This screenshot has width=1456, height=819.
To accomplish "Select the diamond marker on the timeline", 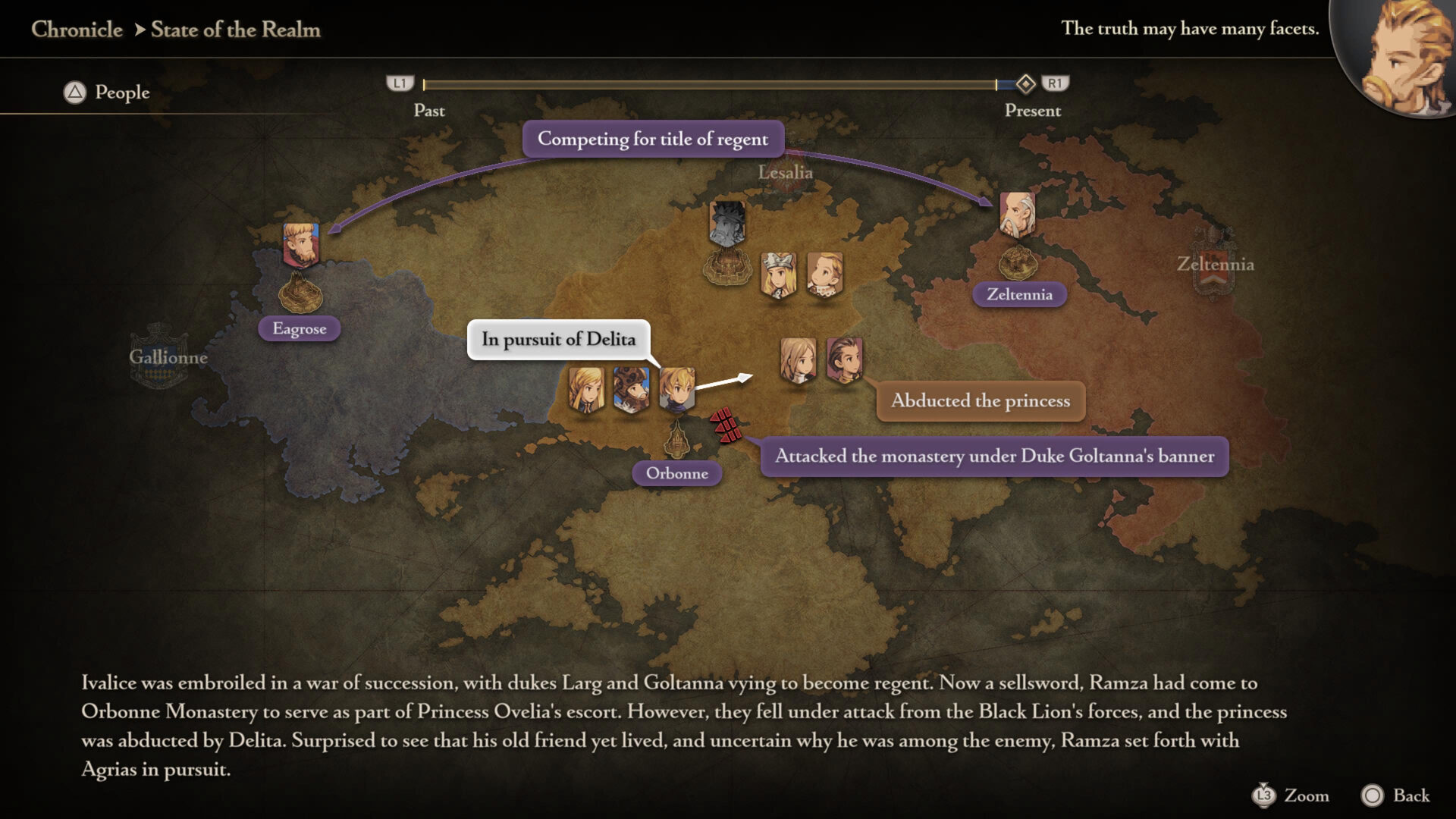I will click(1025, 83).
